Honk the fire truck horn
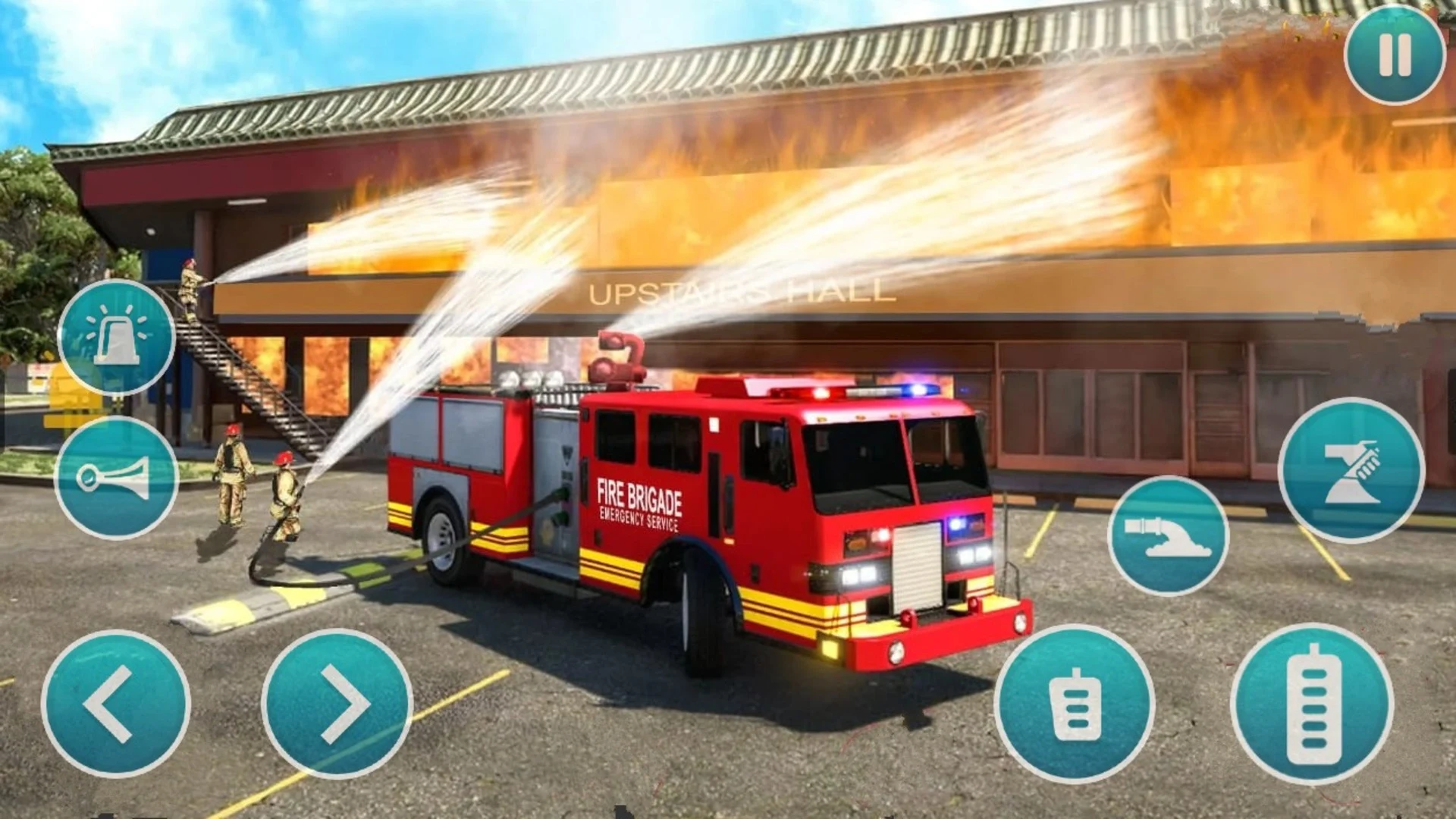 point(117,478)
